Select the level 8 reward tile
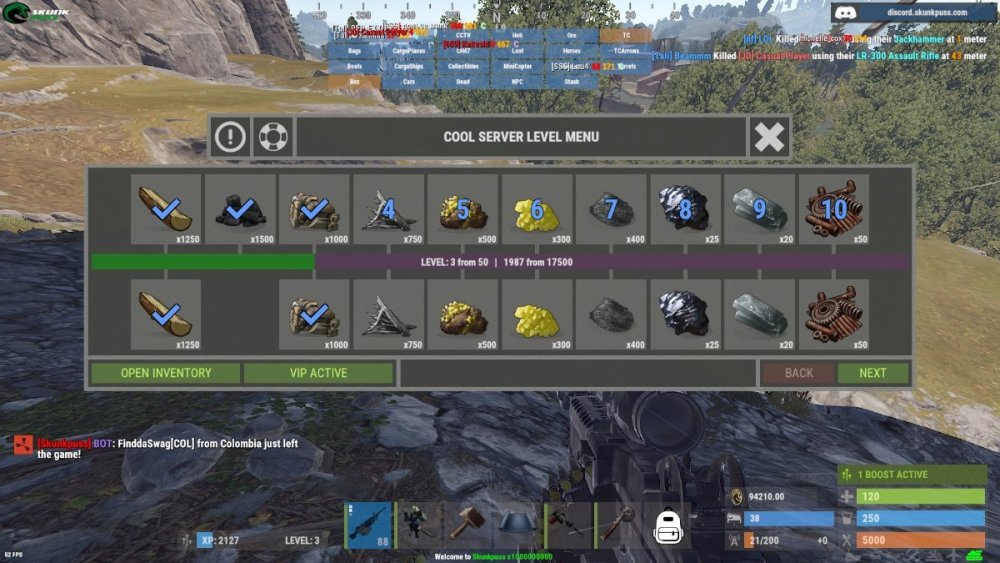Image resolution: width=1000 pixels, height=563 pixels. (685, 210)
